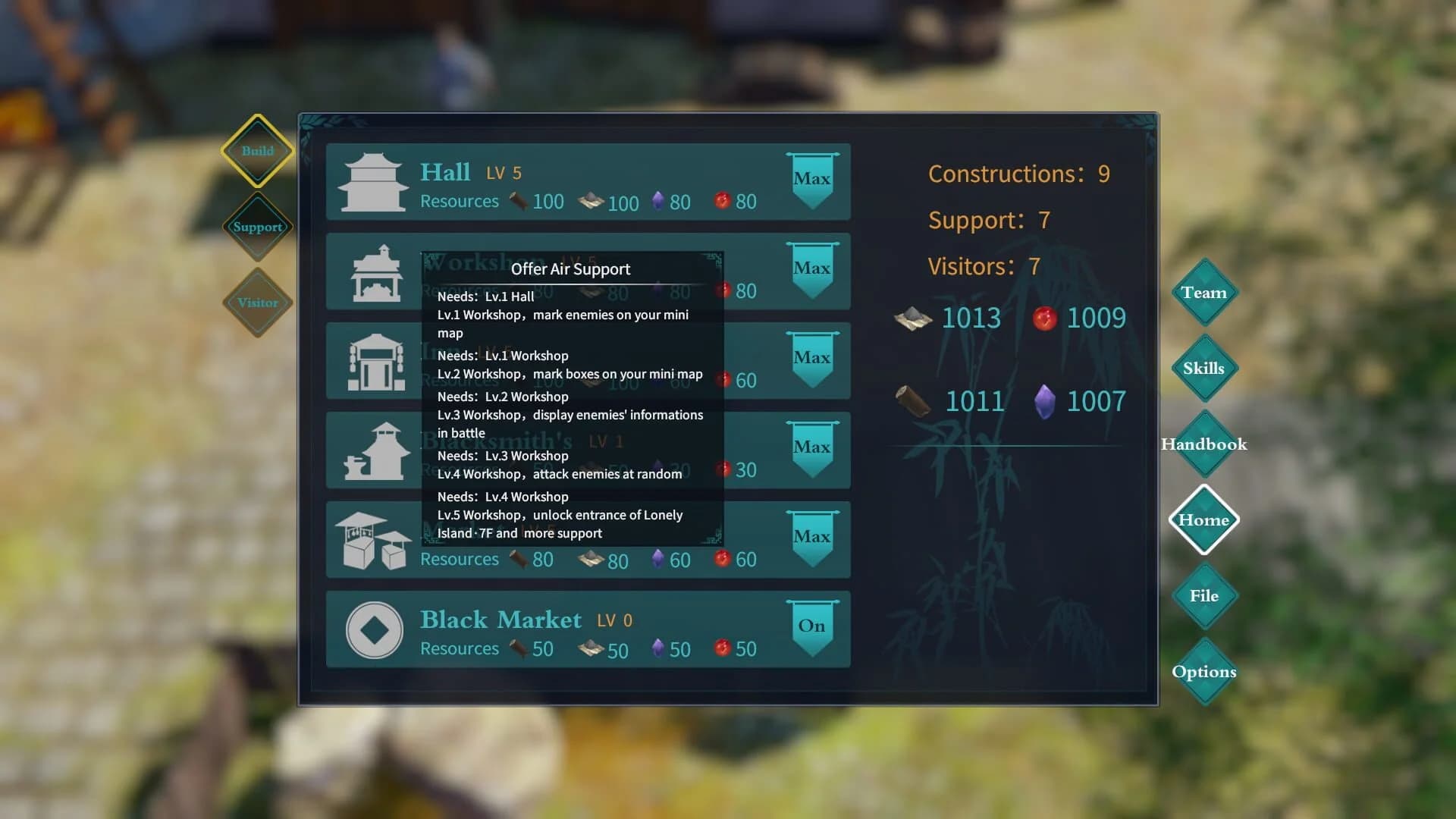Open the Skills menu
Image resolution: width=1456 pixels, height=819 pixels.
[1204, 369]
